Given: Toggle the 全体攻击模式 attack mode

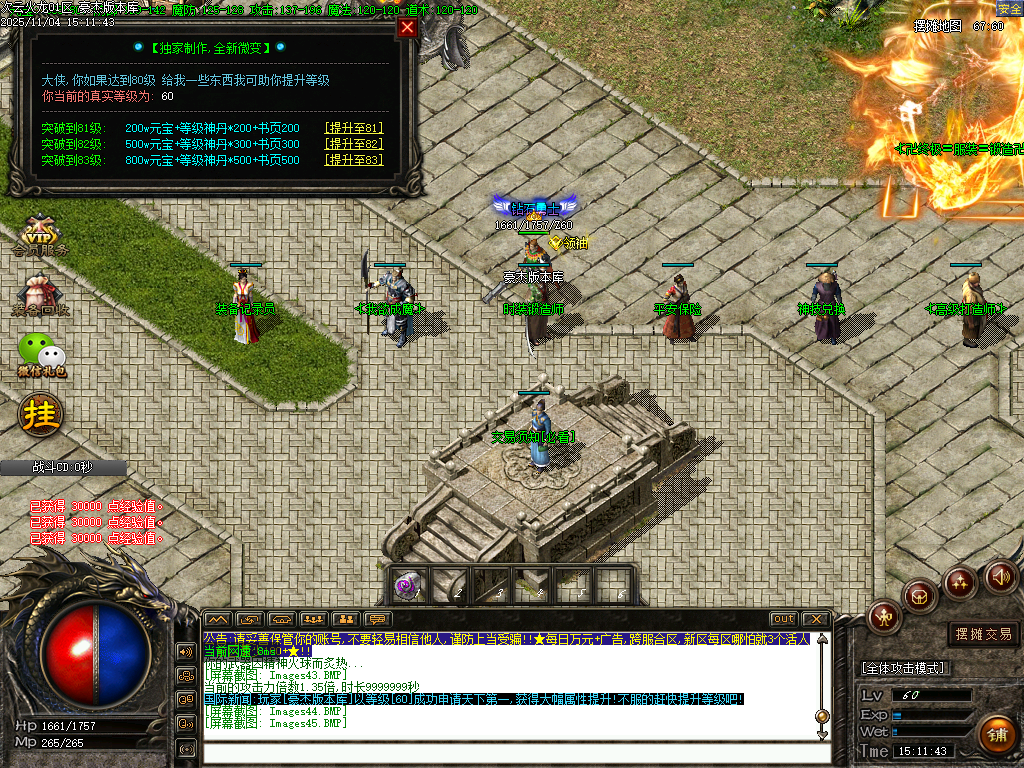Looking at the screenshot, I should coord(904,668).
